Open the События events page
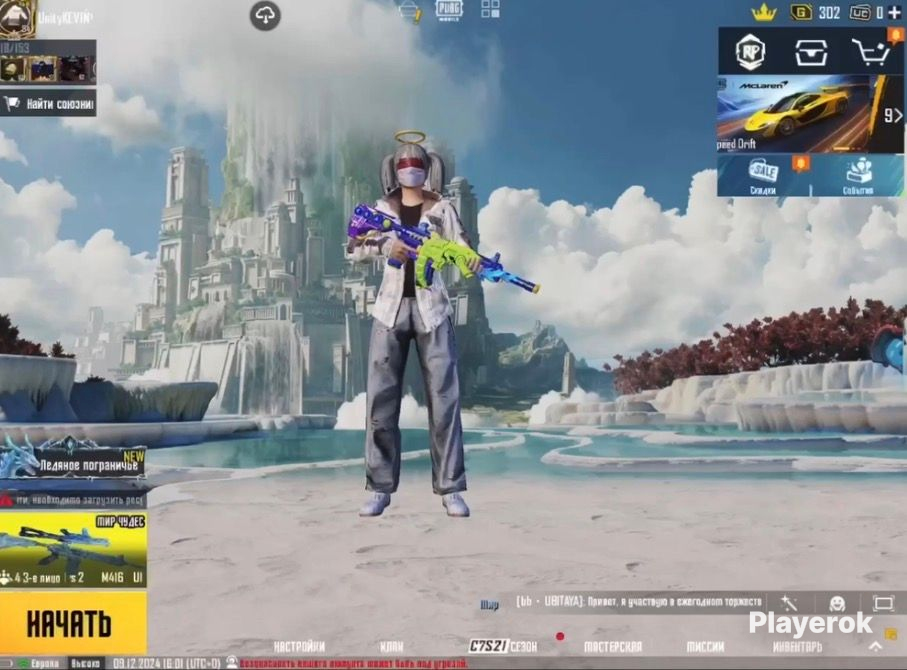Image resolution: width=907 pixels, height=670 pixels. 857,176
